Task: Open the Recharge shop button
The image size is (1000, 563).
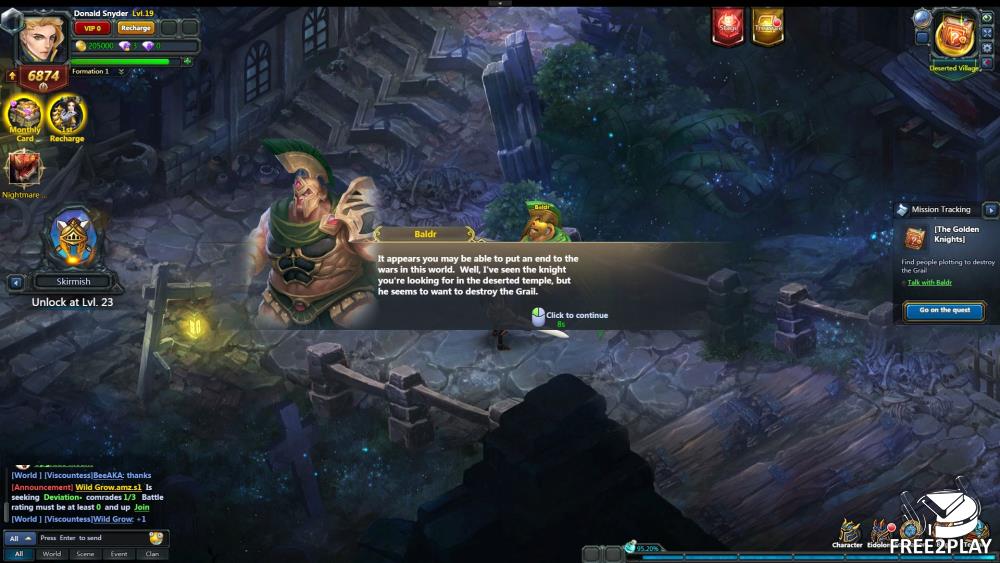Action: 135,28
